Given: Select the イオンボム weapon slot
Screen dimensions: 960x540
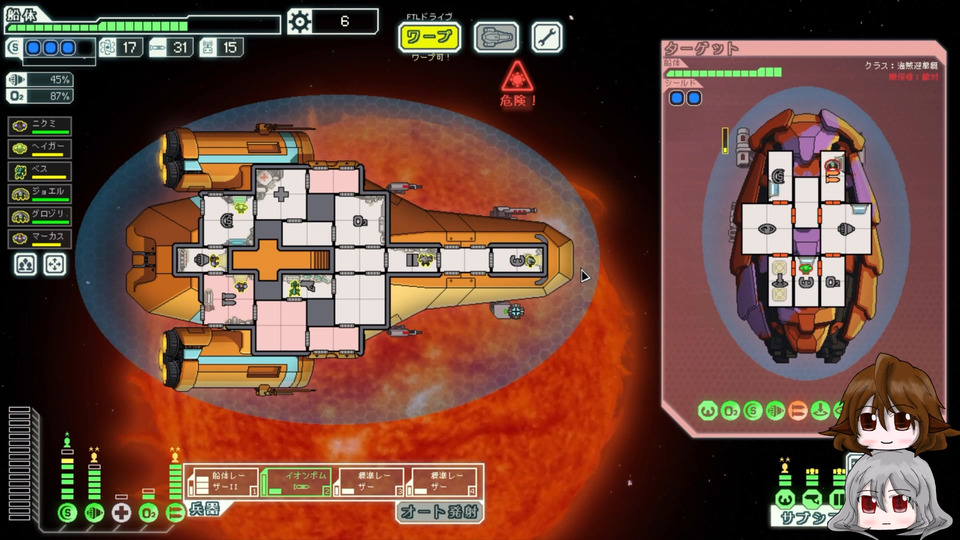Looking at the screenshot, I should click(295, 482).
